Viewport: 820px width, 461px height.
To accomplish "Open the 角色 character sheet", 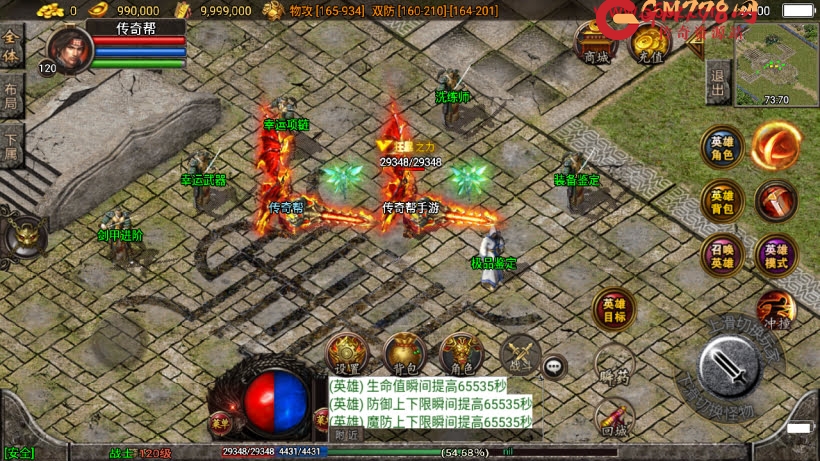I will coord(461,354).
